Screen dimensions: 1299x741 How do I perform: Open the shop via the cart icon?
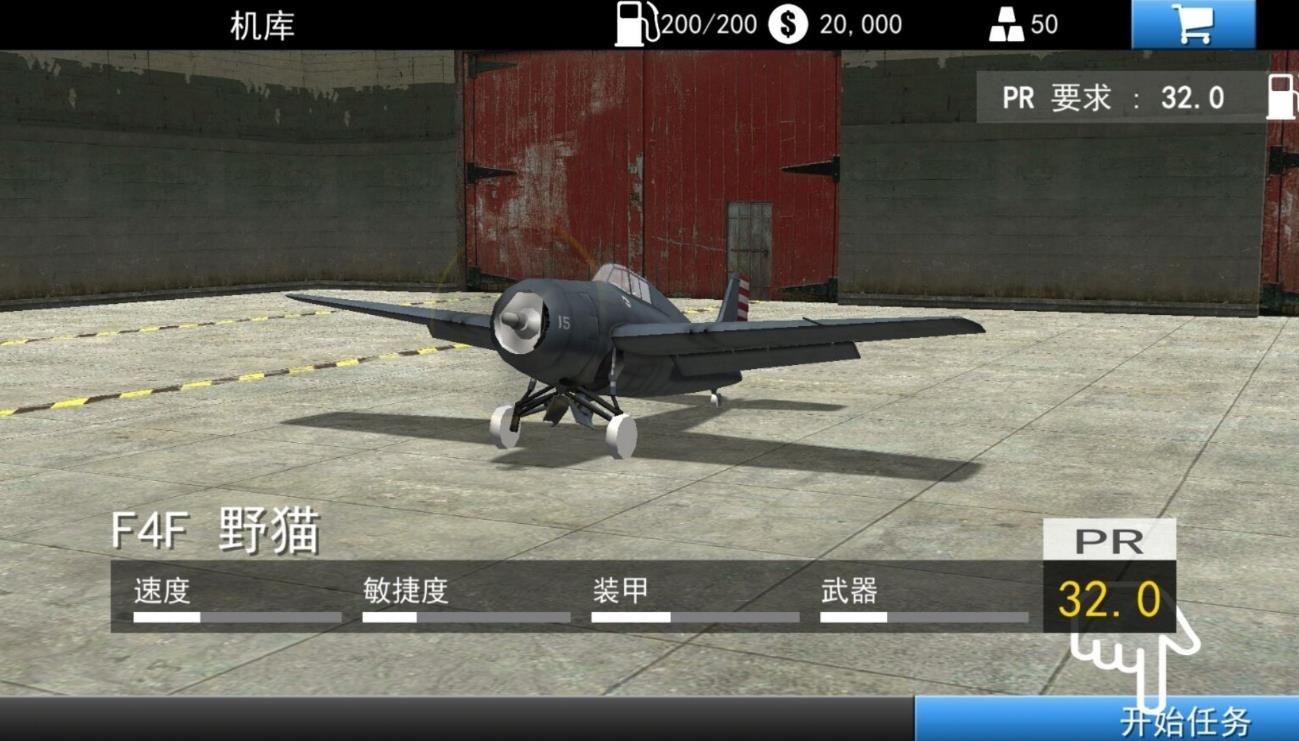[1193, 22]
